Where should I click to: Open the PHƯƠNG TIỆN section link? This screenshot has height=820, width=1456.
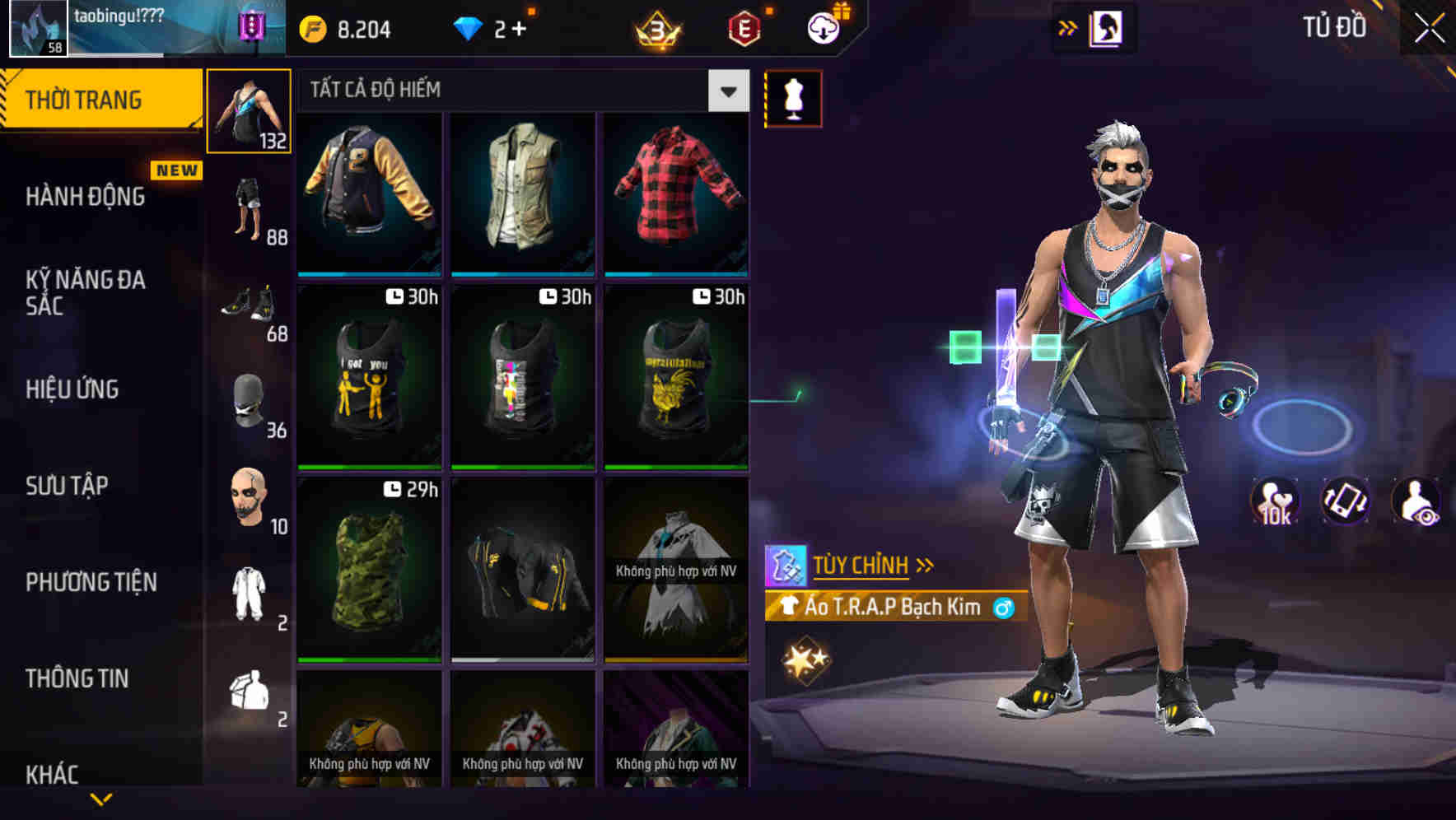(91, 581)
